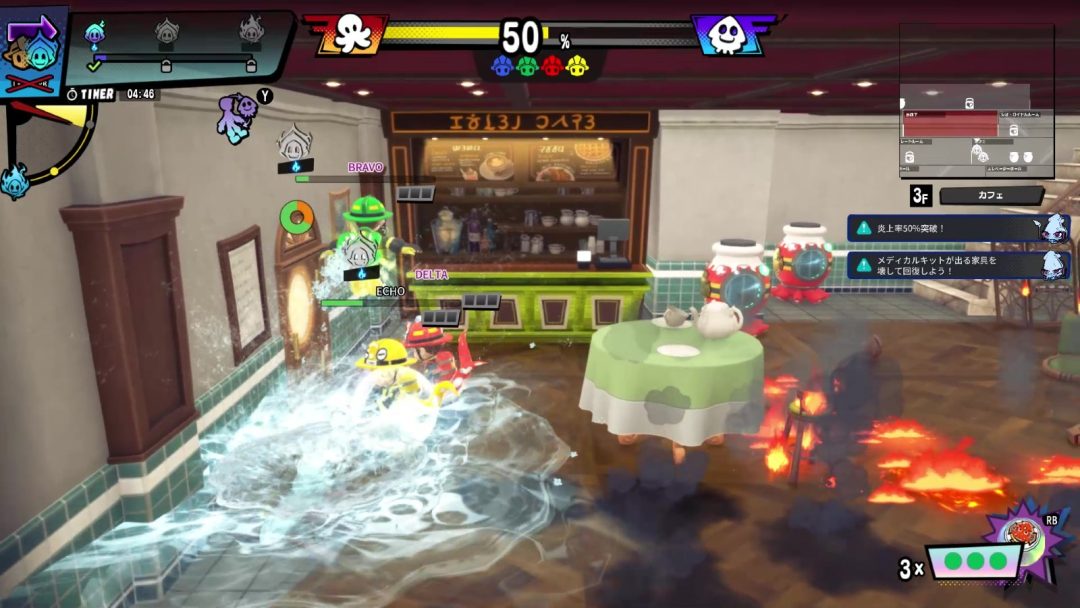Select the first glowing flame stage icon
The height and width of the screenshot is (608, 1080).
point(95,34)
